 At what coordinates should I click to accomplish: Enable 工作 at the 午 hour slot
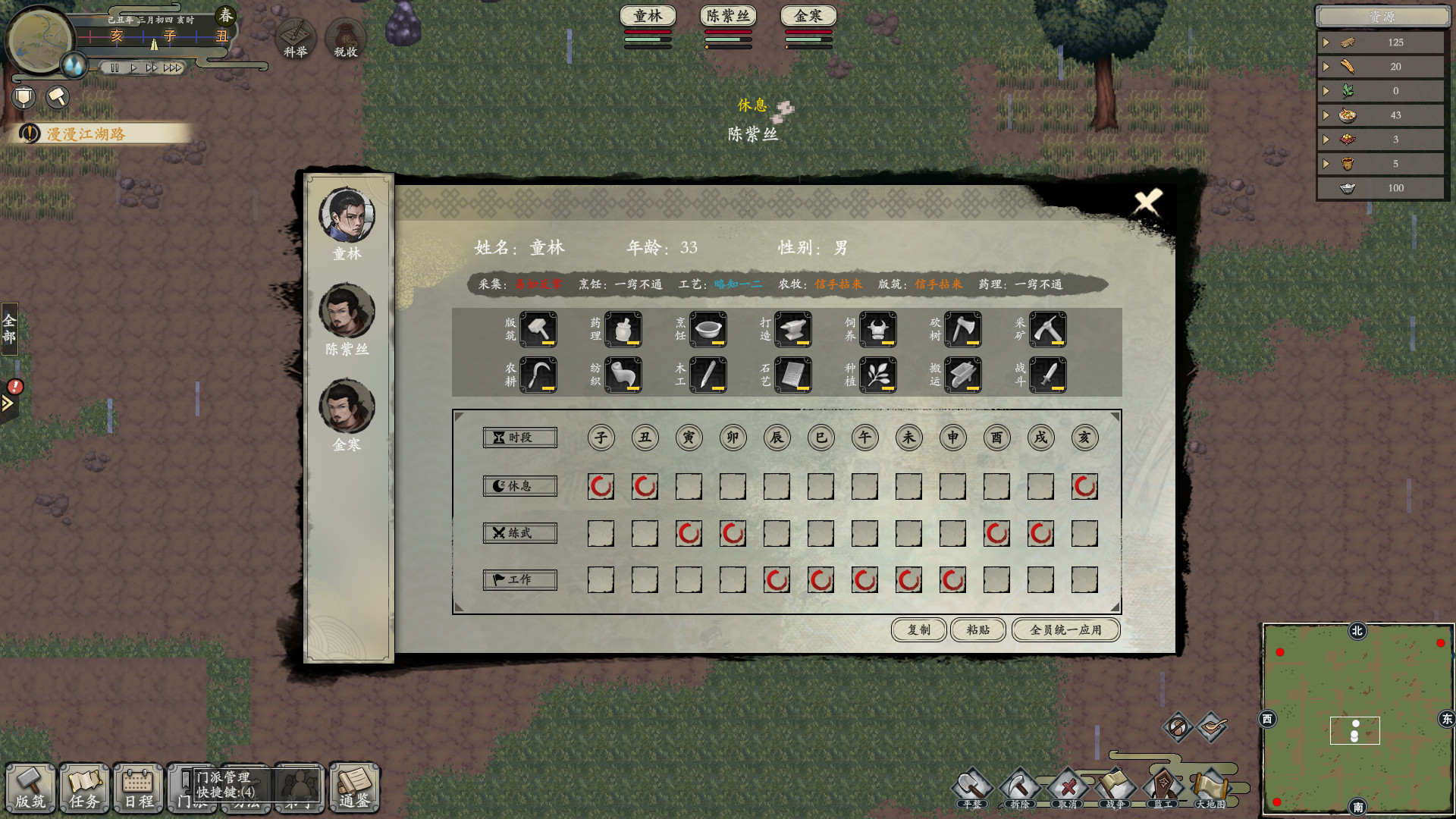[x=864, y=579]
